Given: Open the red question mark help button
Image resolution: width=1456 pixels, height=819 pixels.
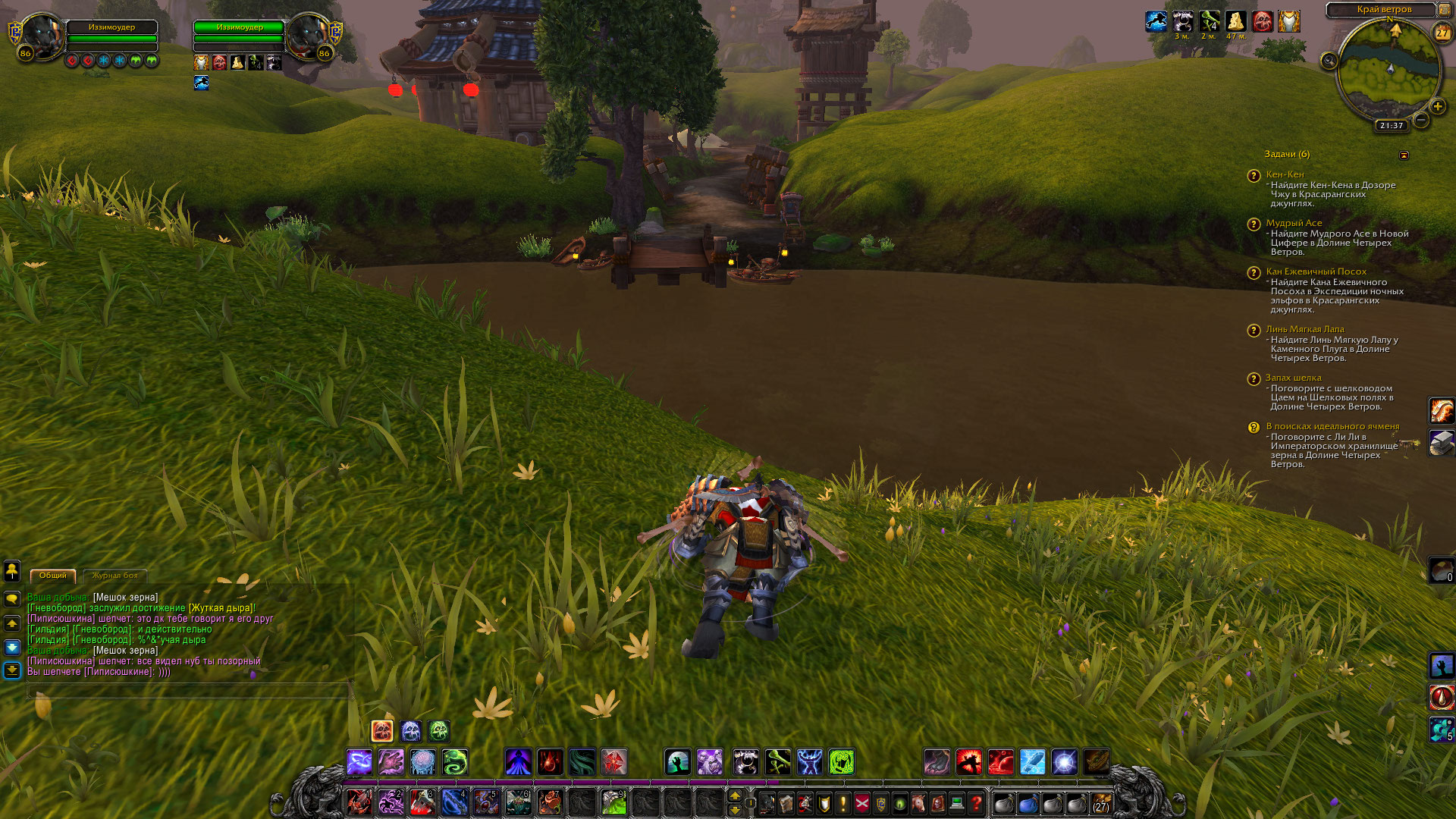Looking at the screenshot, I should [x=977, y=803].
